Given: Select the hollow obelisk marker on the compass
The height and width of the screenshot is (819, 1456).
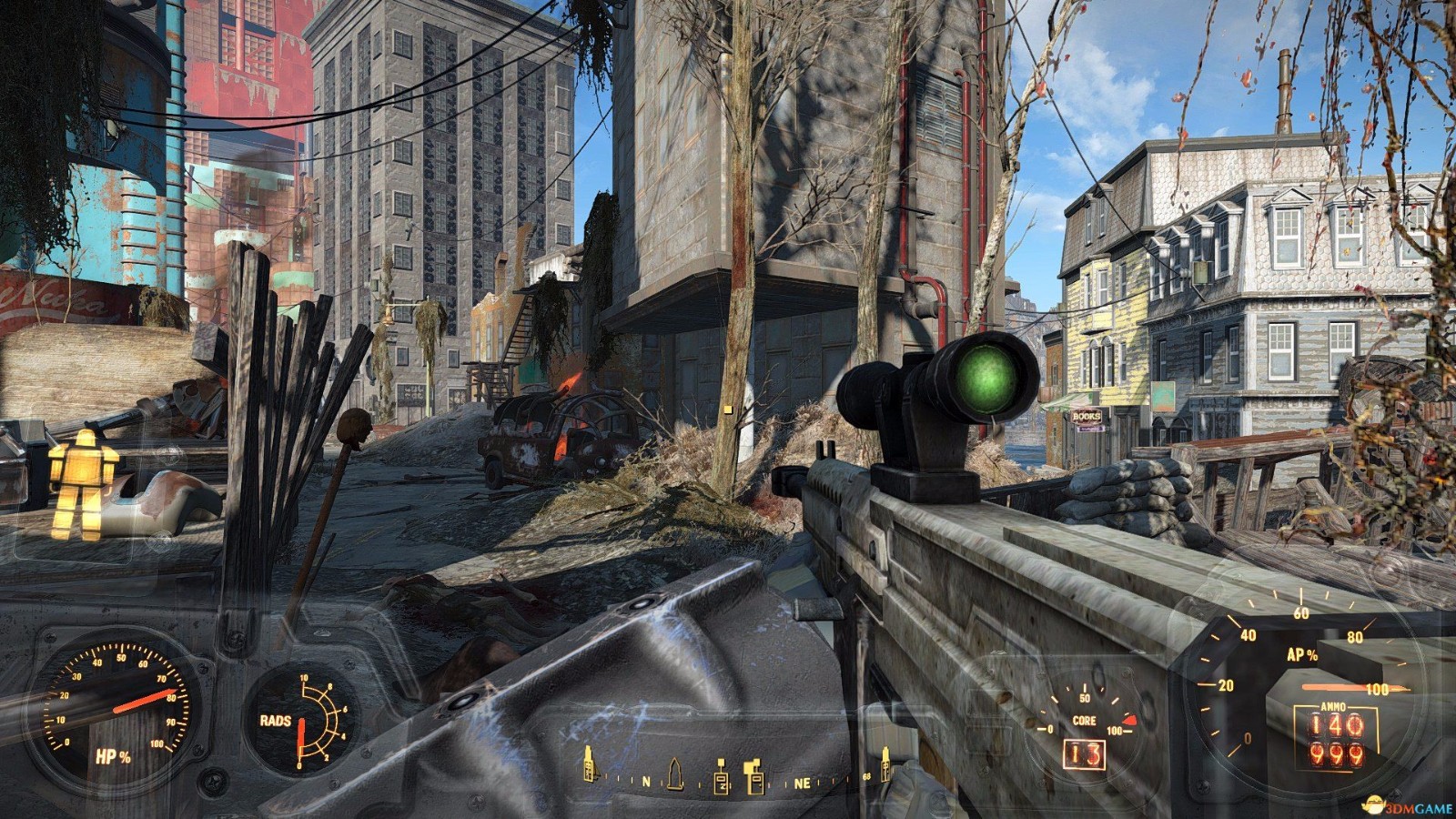Looking at the screenshot, I should (x=674, y=773).
